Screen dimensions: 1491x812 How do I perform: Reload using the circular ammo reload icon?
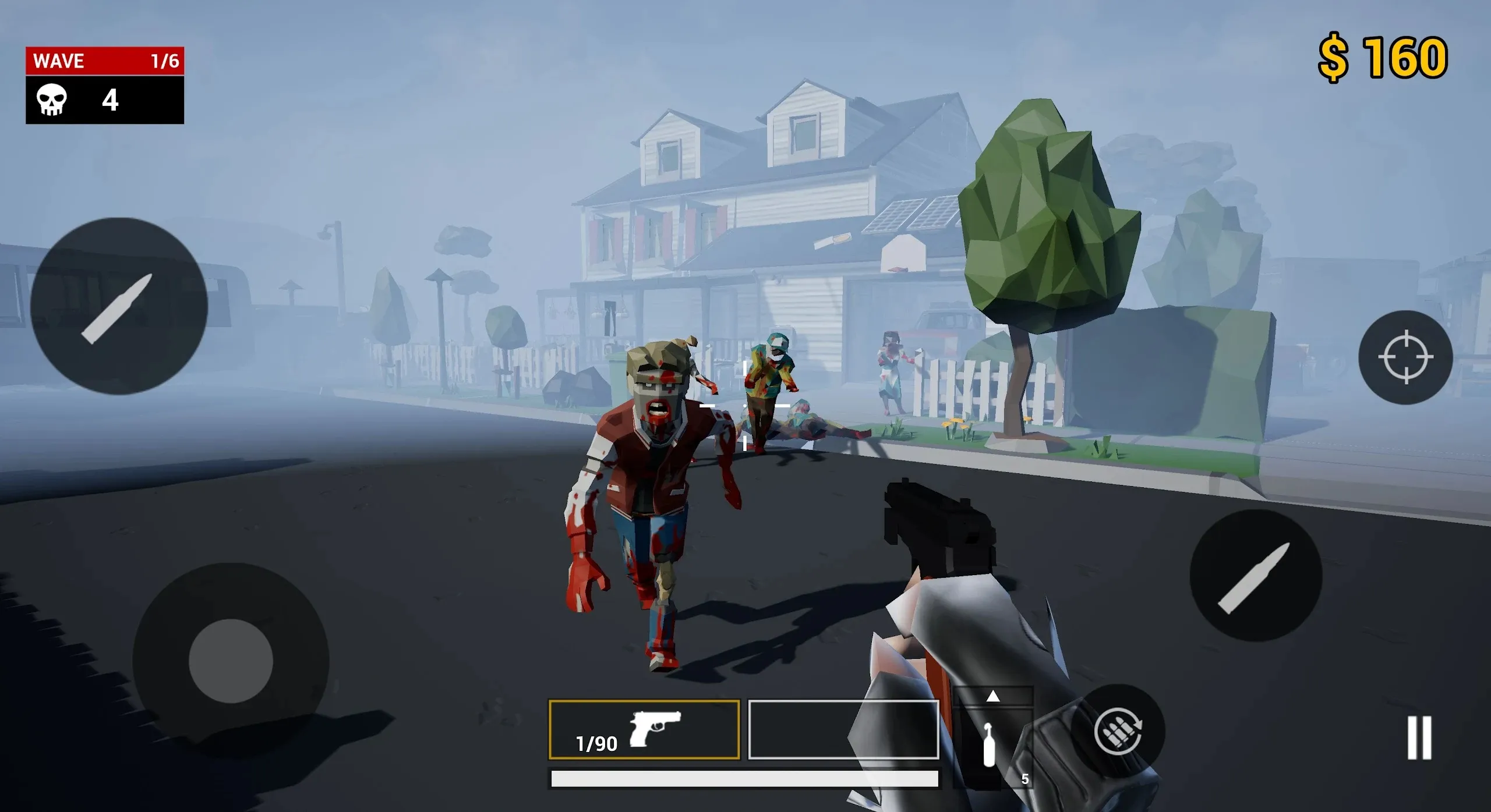1118,732
